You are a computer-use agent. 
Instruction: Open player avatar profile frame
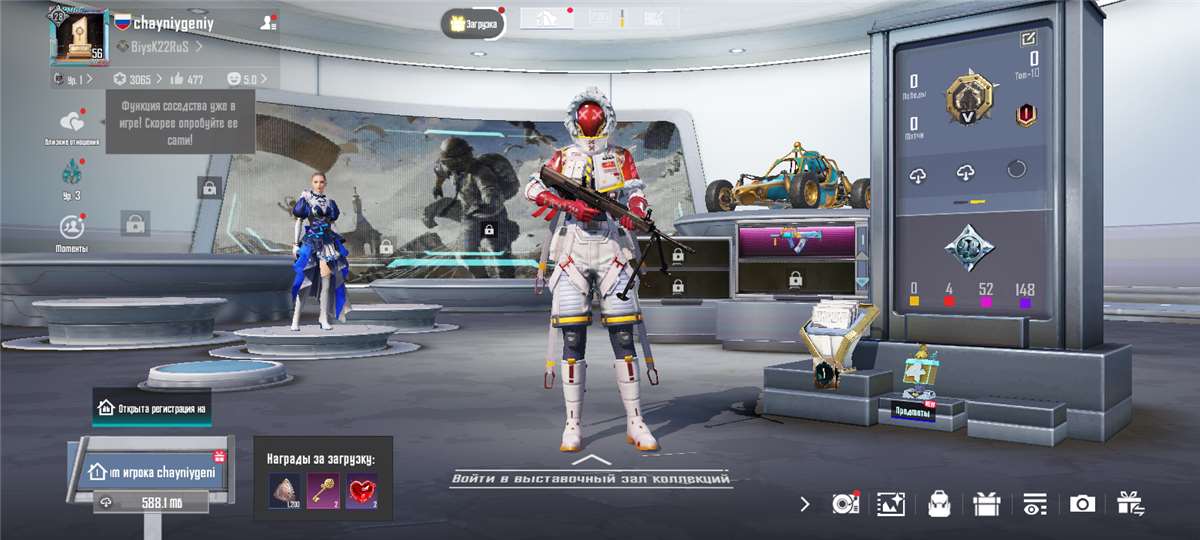(x=78, y=36)
